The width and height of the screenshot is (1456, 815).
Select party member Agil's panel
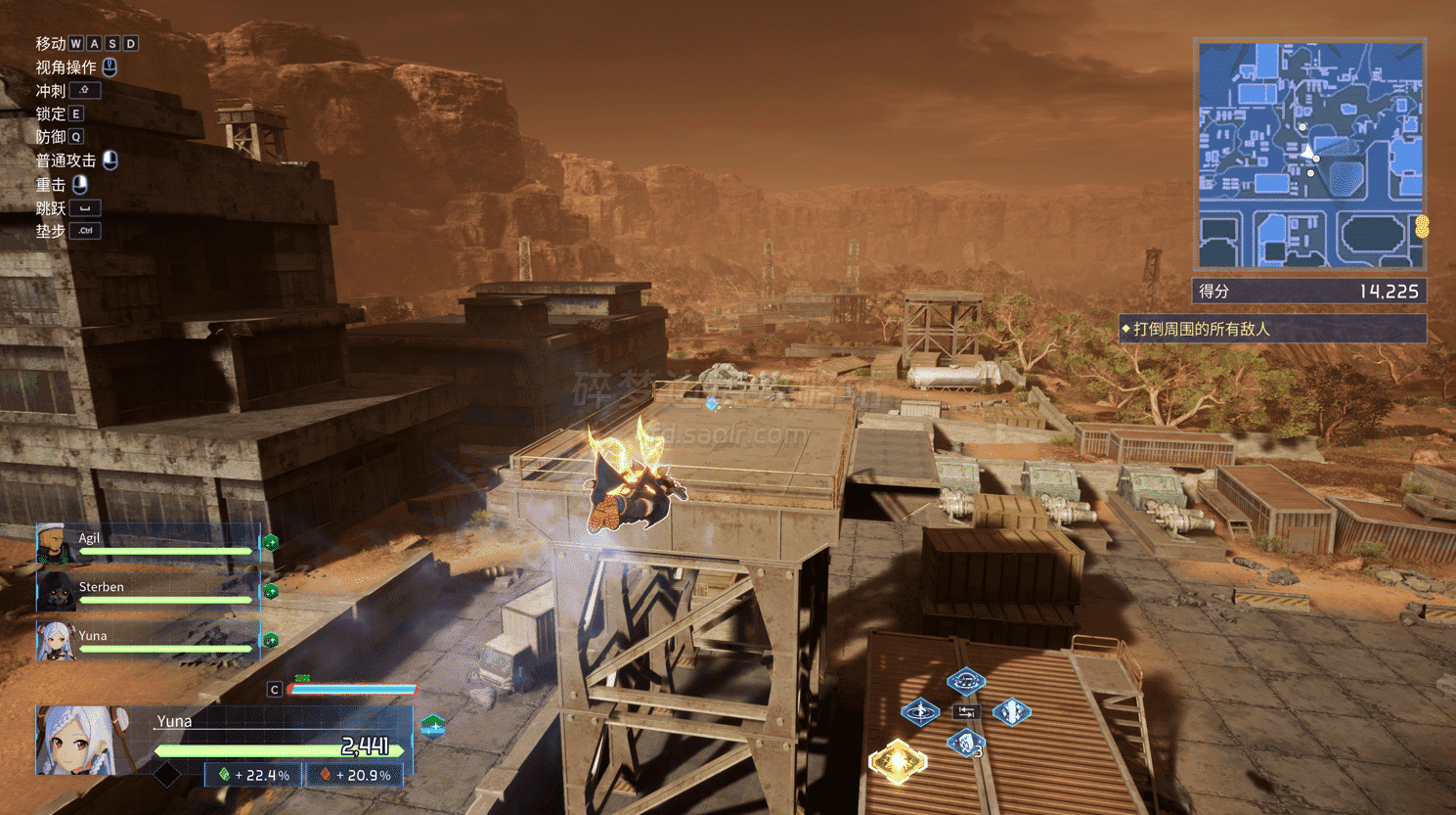point(149,543)
